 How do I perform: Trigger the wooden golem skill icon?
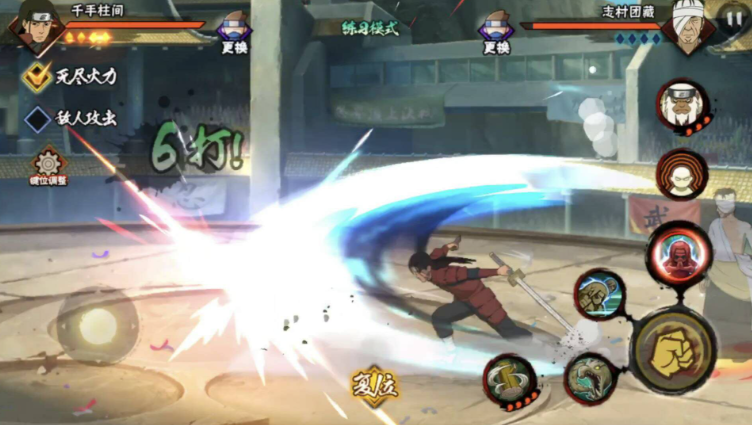point(600,296)
